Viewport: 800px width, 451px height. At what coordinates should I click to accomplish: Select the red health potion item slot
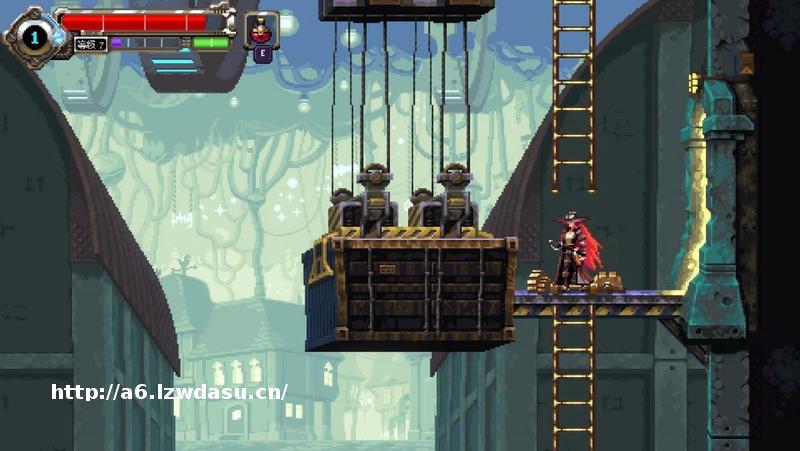pos(261,29)
